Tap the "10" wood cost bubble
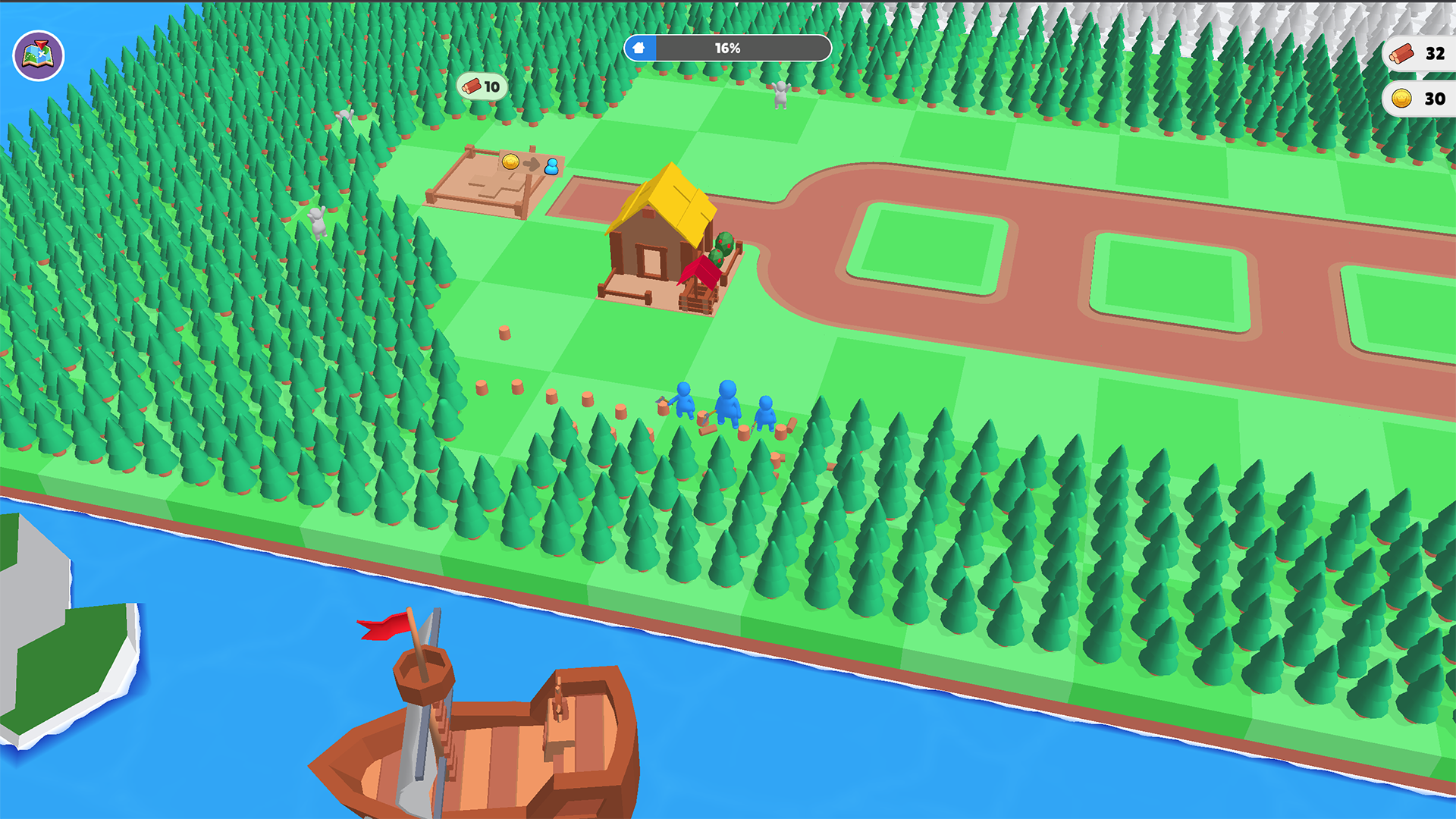1456x819 pixels. click(481, 86)
